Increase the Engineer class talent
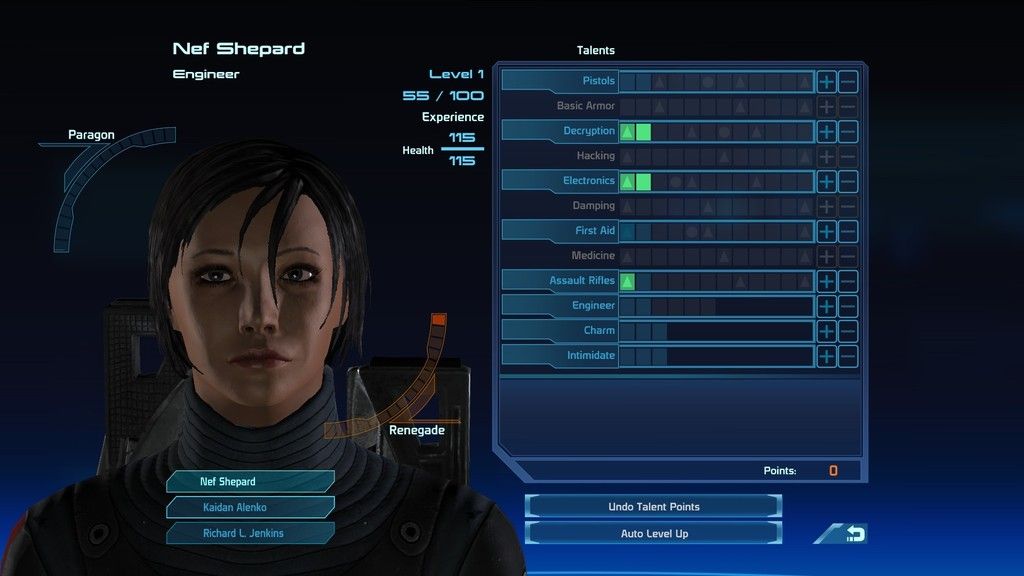This screenshot has width=1024, height=576. (x=826, y=306)
